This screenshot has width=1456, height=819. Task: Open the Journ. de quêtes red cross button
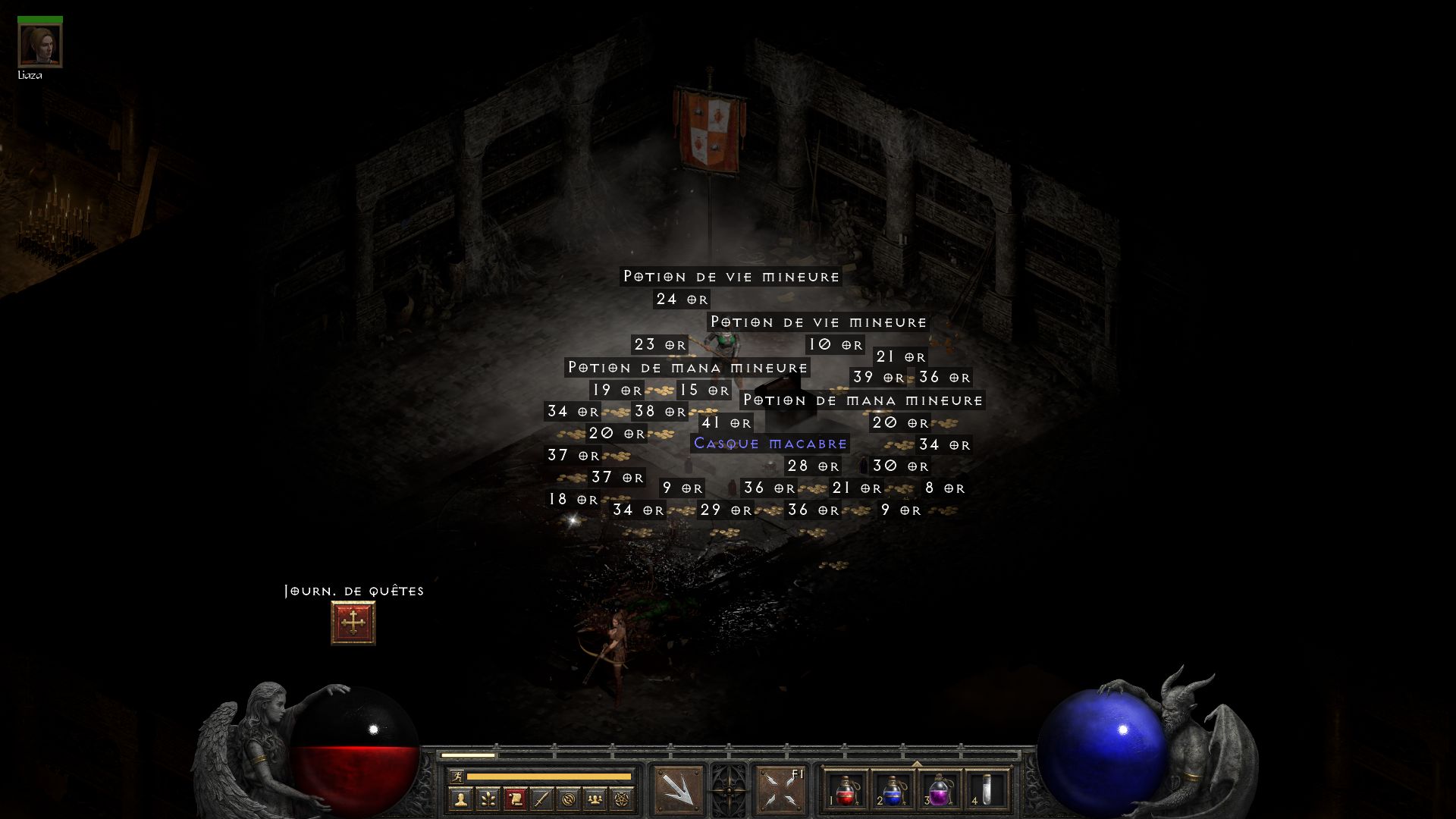353,623
